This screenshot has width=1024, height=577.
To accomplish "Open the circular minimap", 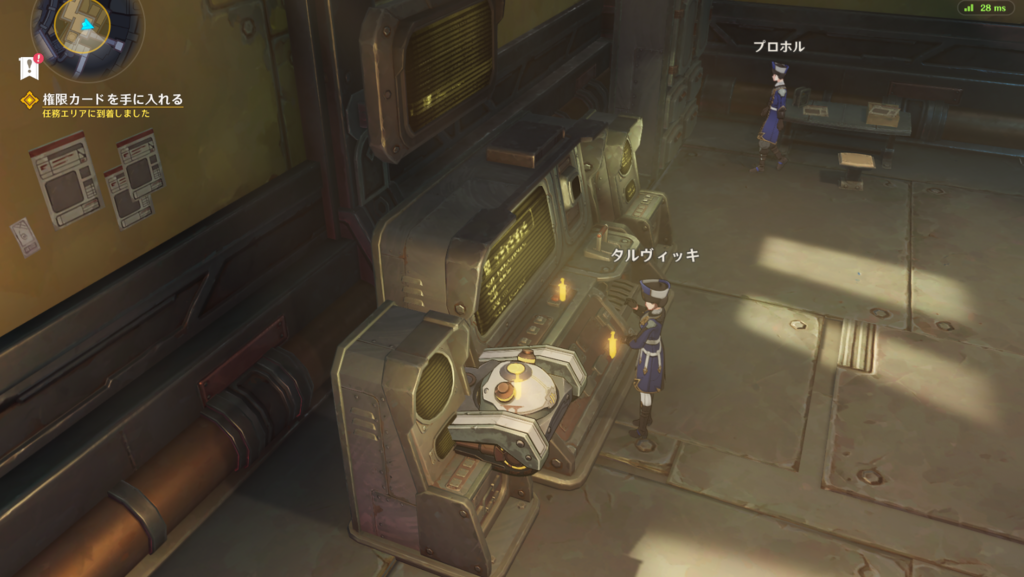I will 87,30.
